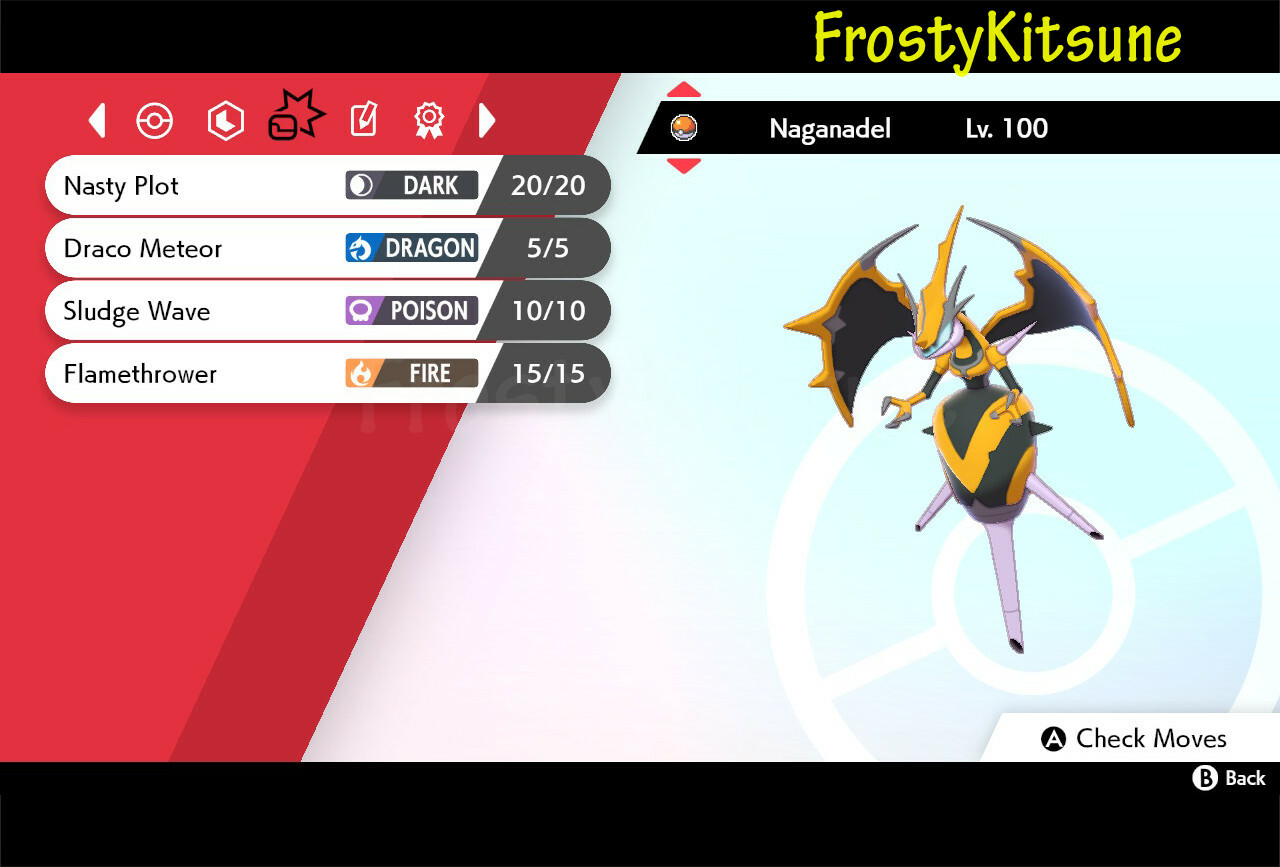Click the FIRE type badge on Flamethrower
This screenshot has height=867, width=1280.
point(411,373)
